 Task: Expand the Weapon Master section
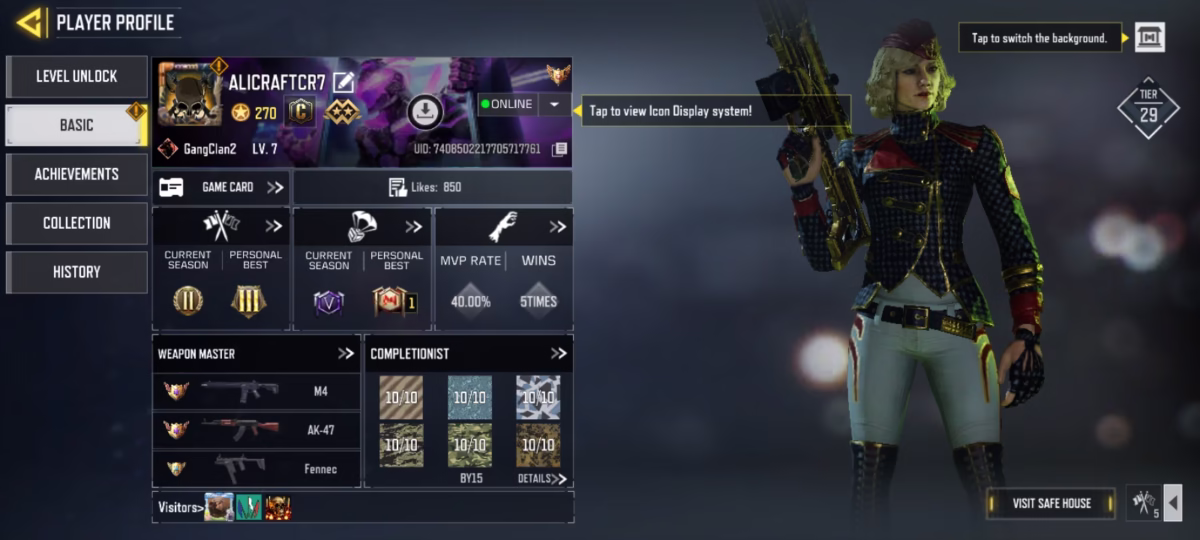(346, 354)
